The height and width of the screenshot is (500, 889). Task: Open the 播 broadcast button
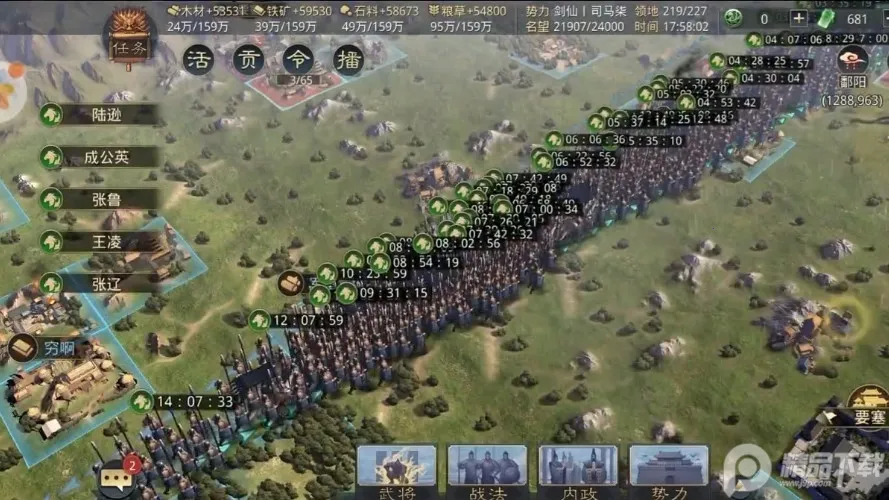pyautogui.click(x=347, y=58)
